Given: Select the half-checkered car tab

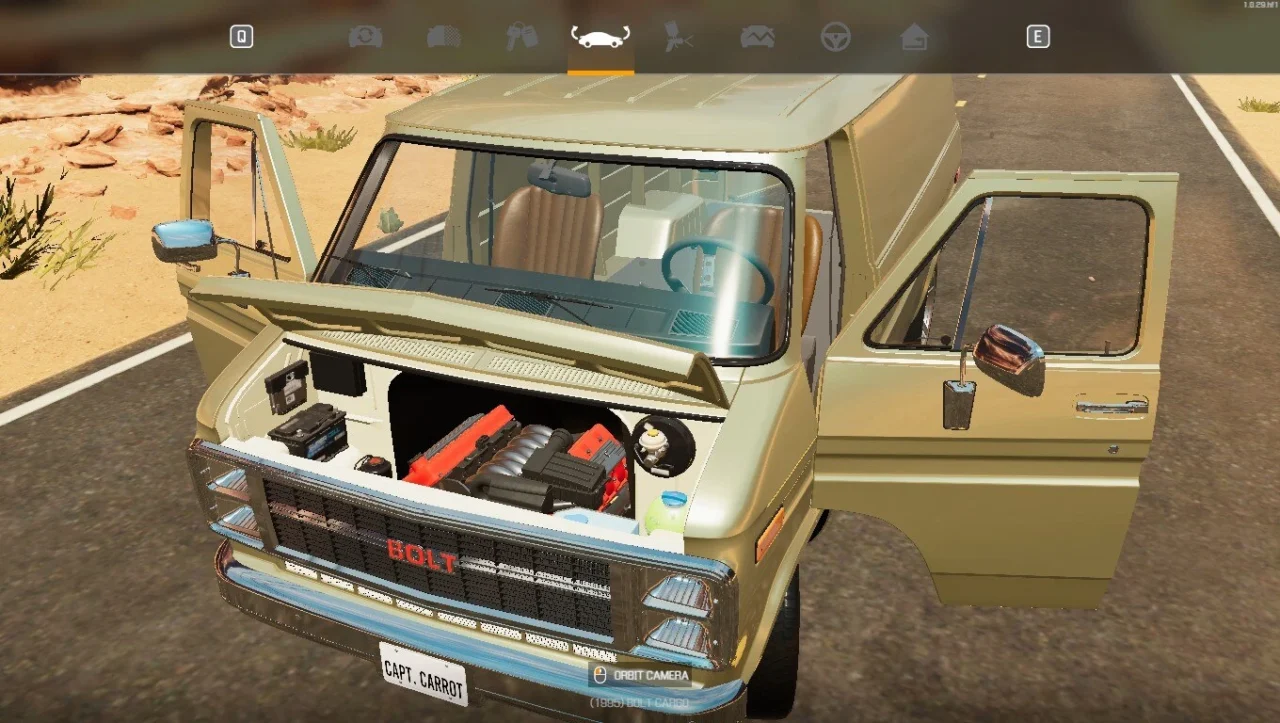Looking at the screenshot, I should 444,37.
